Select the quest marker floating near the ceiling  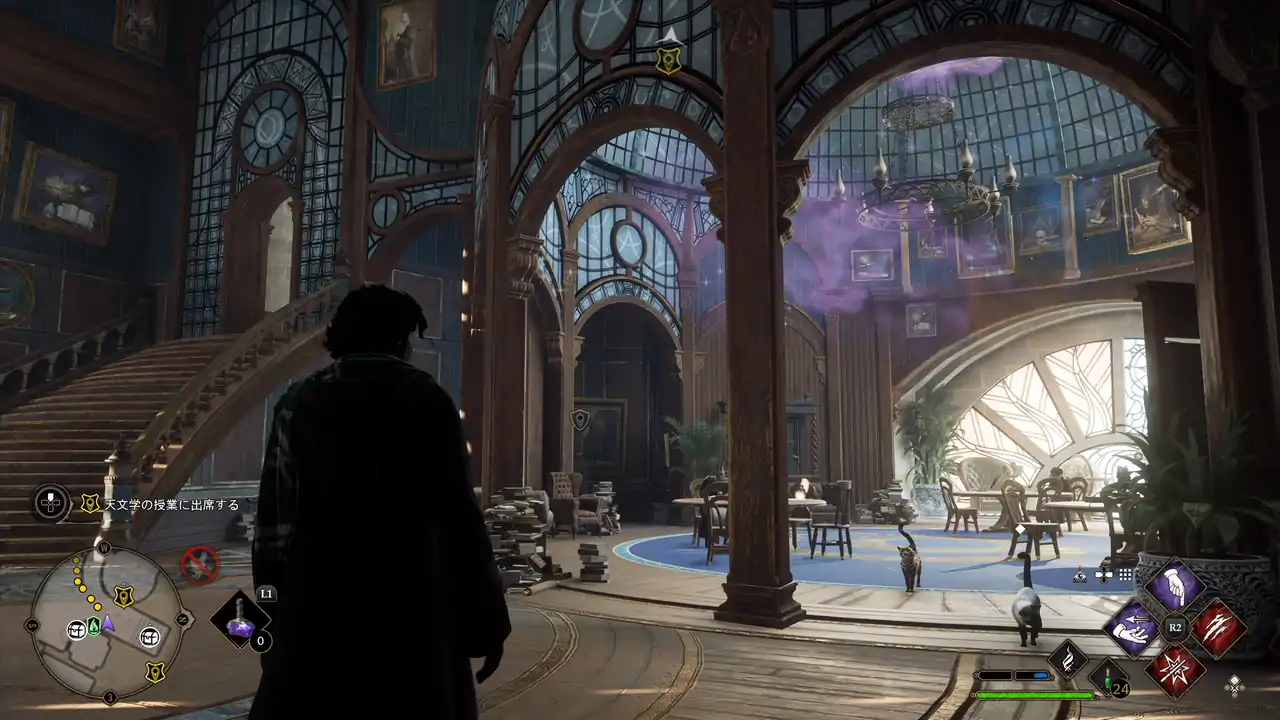click(668, 58)
